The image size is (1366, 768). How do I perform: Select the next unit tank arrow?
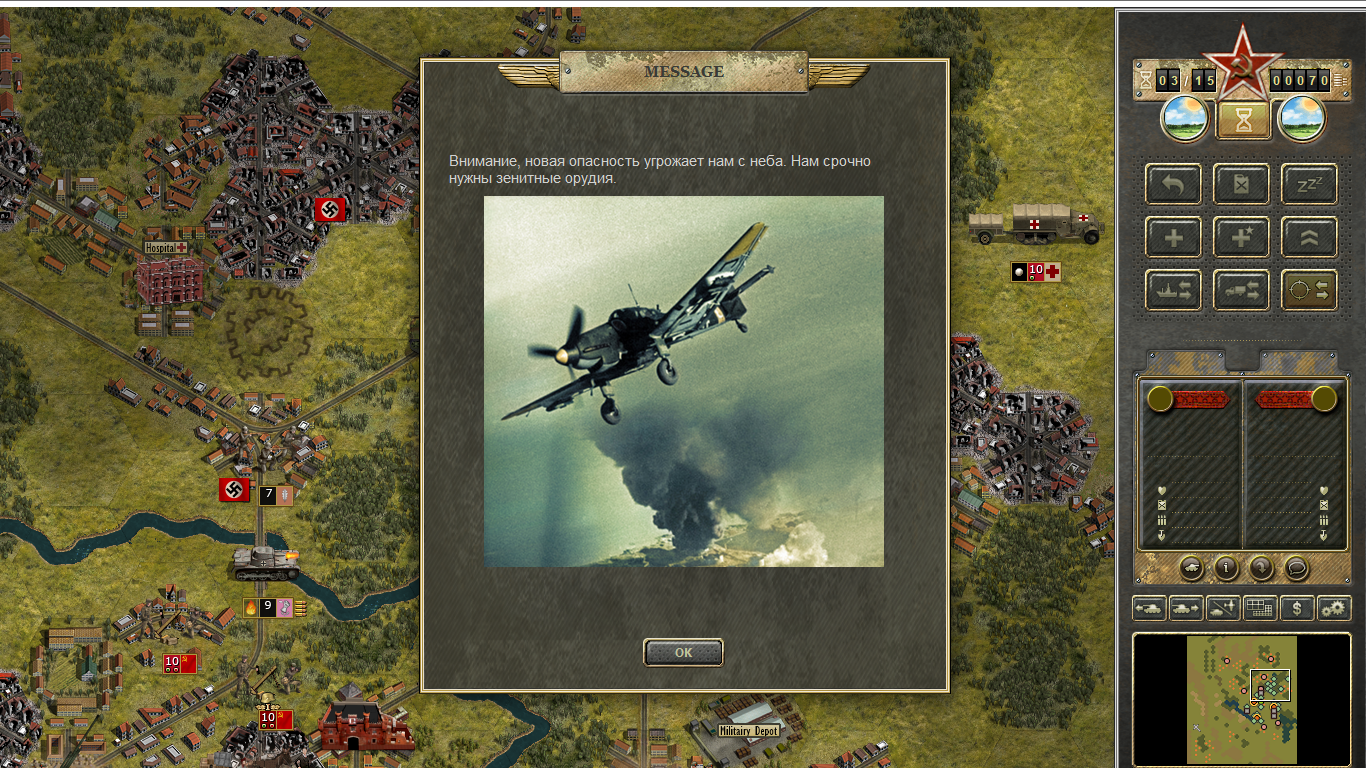click(x=1186, y=607)
